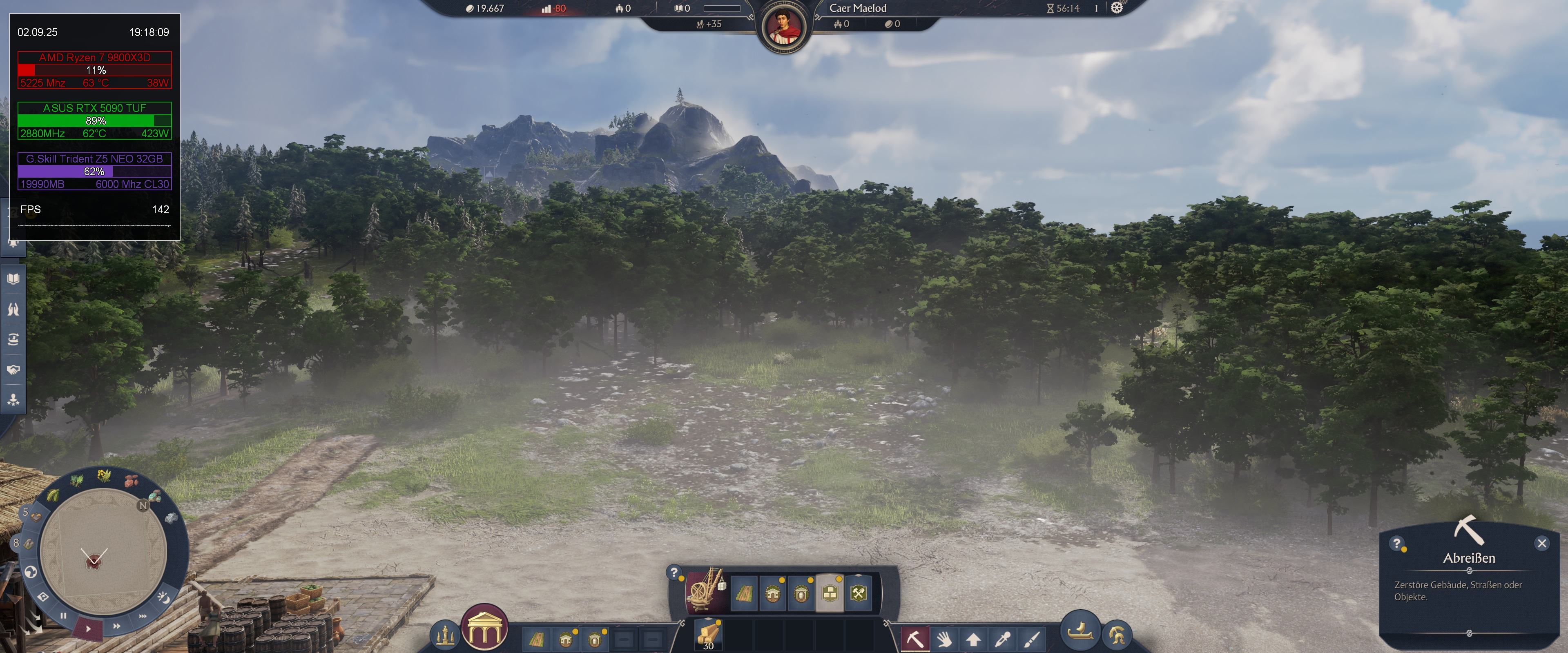This screenshot has height=653, width=1568.
Task: Set game speed to double fast-forward
Action: [x=116, y=626]
